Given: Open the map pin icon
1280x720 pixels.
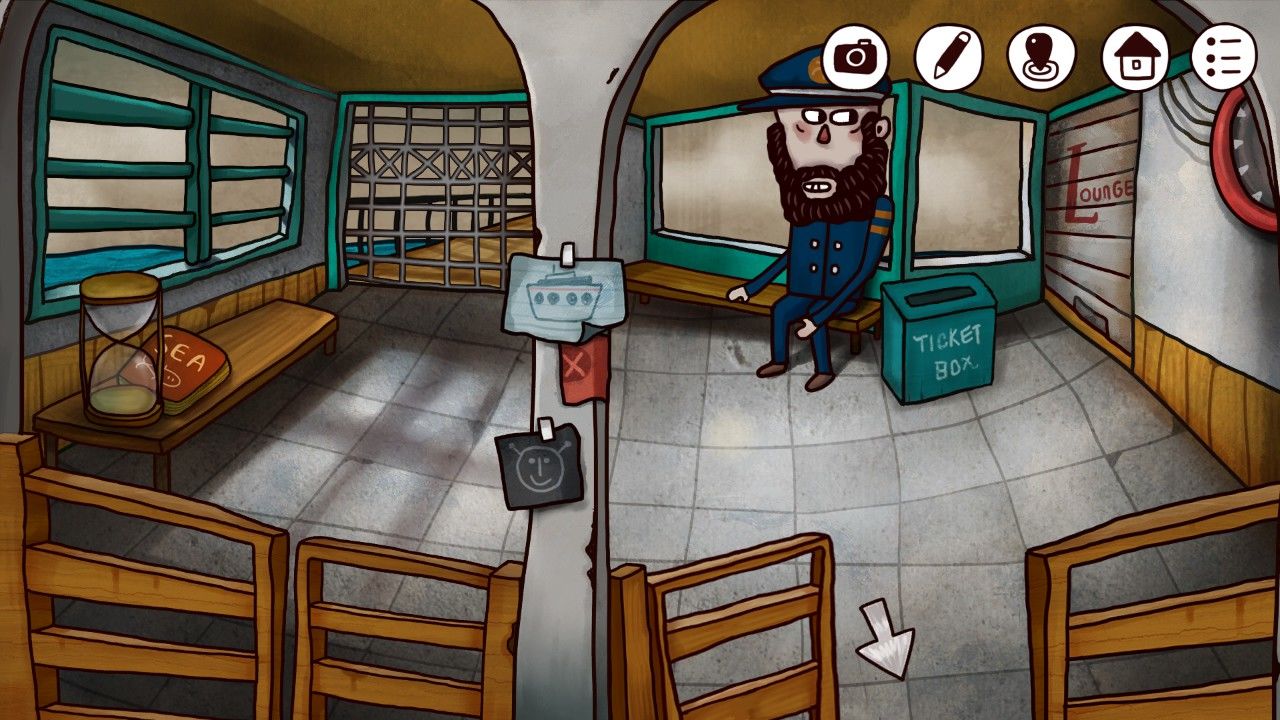Looking at the screenshot, I should point(1040,58).
